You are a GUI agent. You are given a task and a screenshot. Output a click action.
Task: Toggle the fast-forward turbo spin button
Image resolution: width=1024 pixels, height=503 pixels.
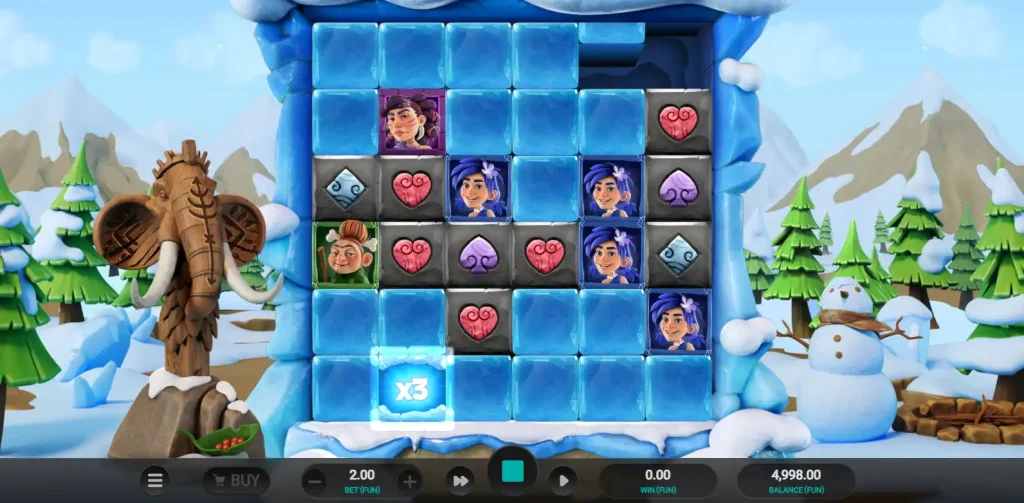459,480
